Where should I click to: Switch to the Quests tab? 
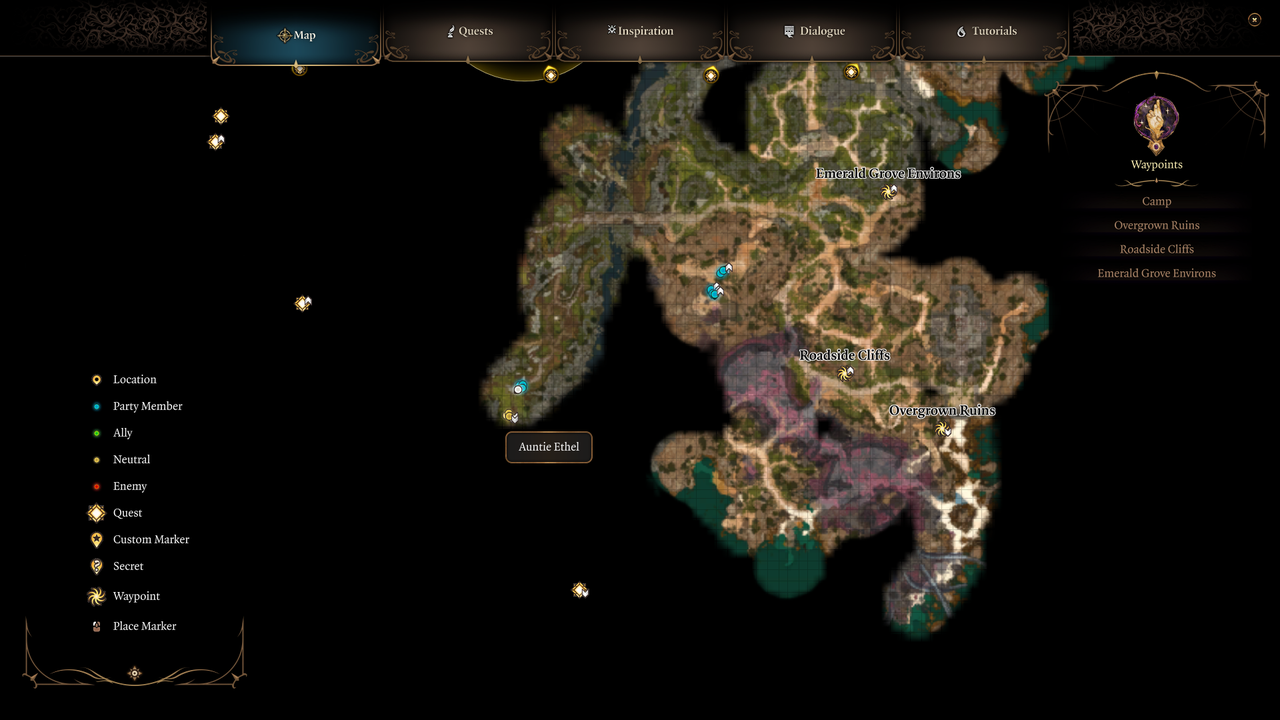[x=469, y=31]
